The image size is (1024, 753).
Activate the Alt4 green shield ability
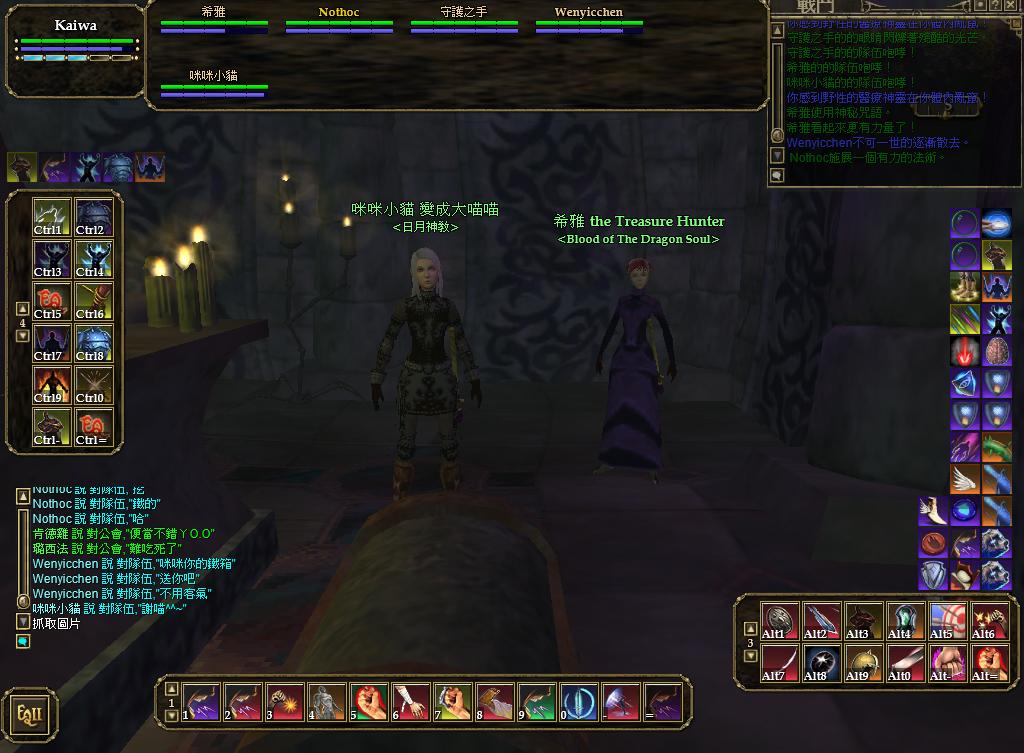tap(906, 621)
